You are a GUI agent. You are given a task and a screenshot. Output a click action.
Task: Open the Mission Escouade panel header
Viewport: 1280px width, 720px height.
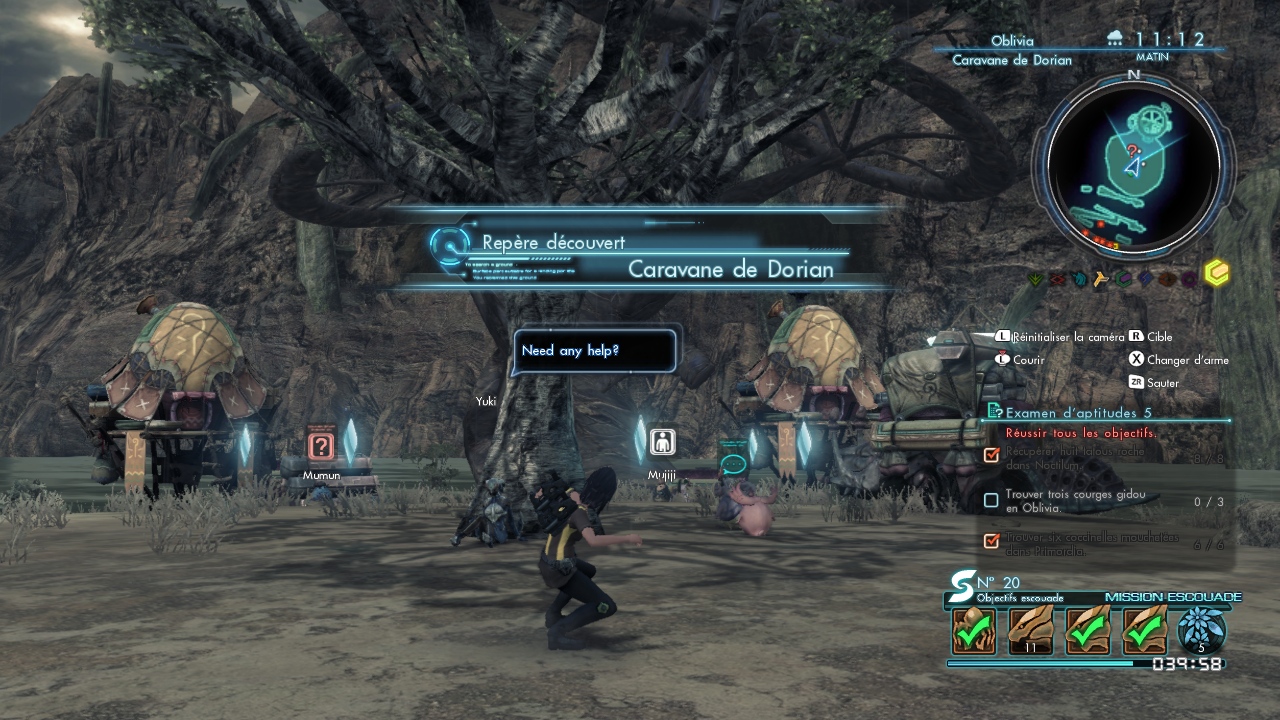pyautogui.click(x=1172, y=597)
